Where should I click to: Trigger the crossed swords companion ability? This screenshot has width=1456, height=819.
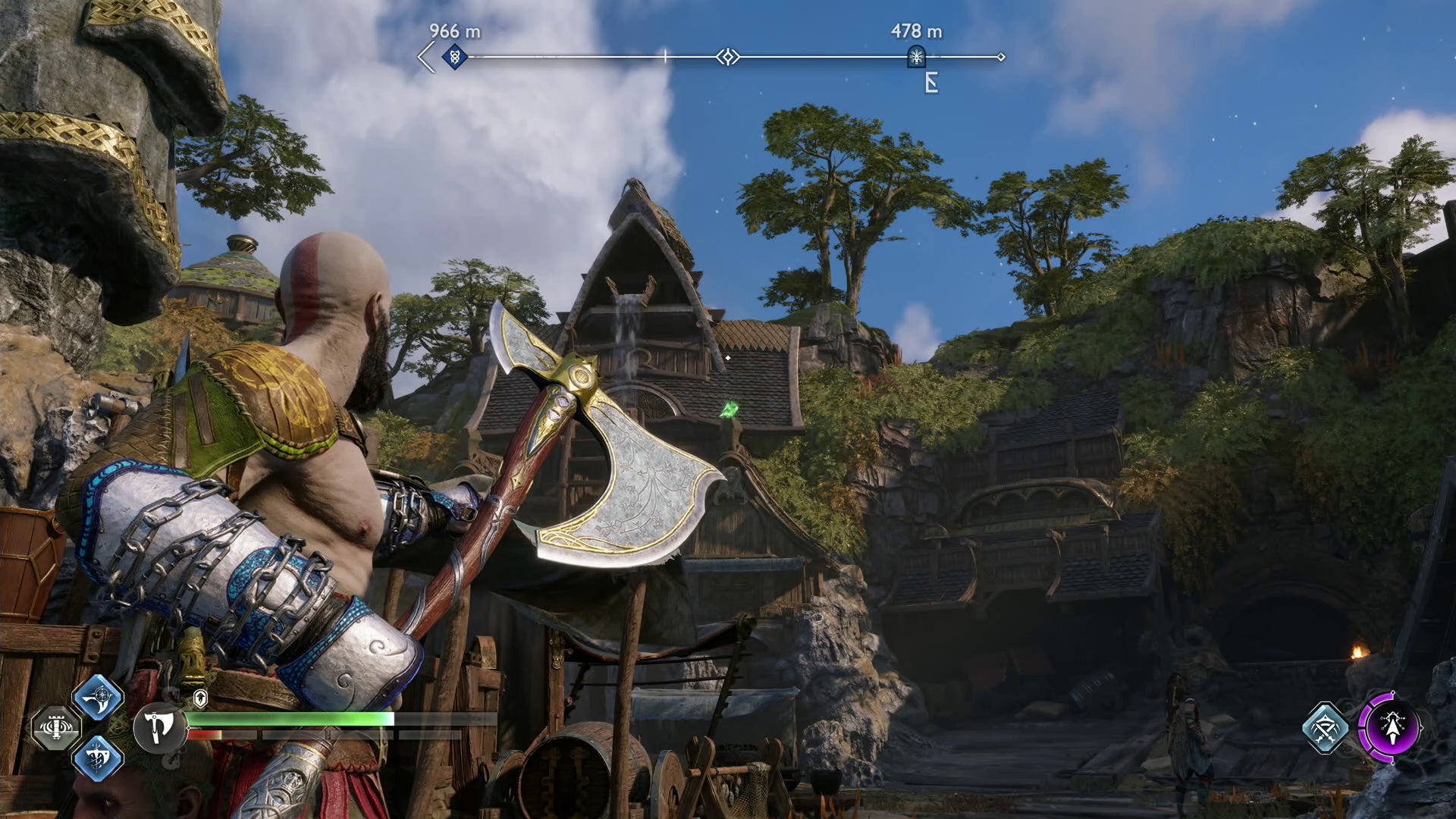point(1325,728)
